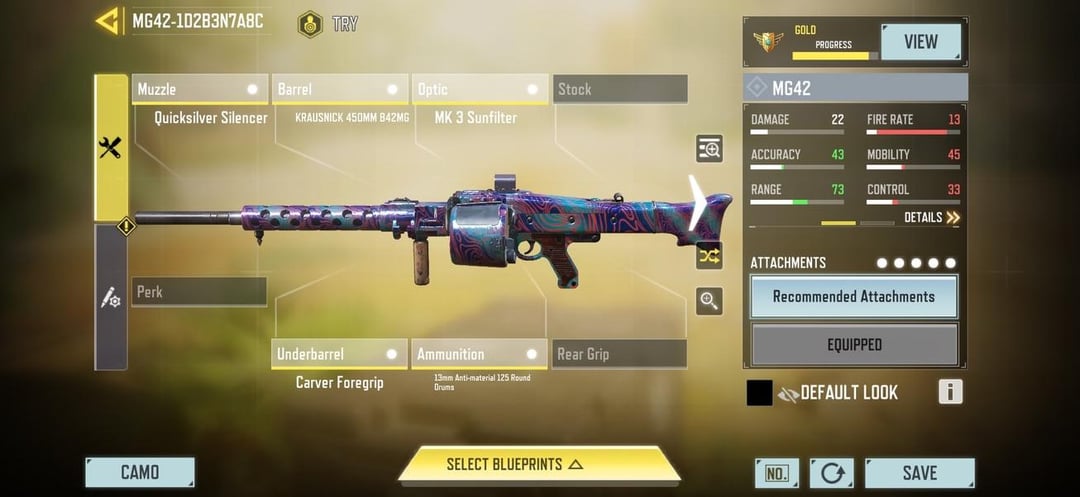Viewport: 1080px width, 497px height.
Task: View the Gold camo progress
Action: pos(920,42)
